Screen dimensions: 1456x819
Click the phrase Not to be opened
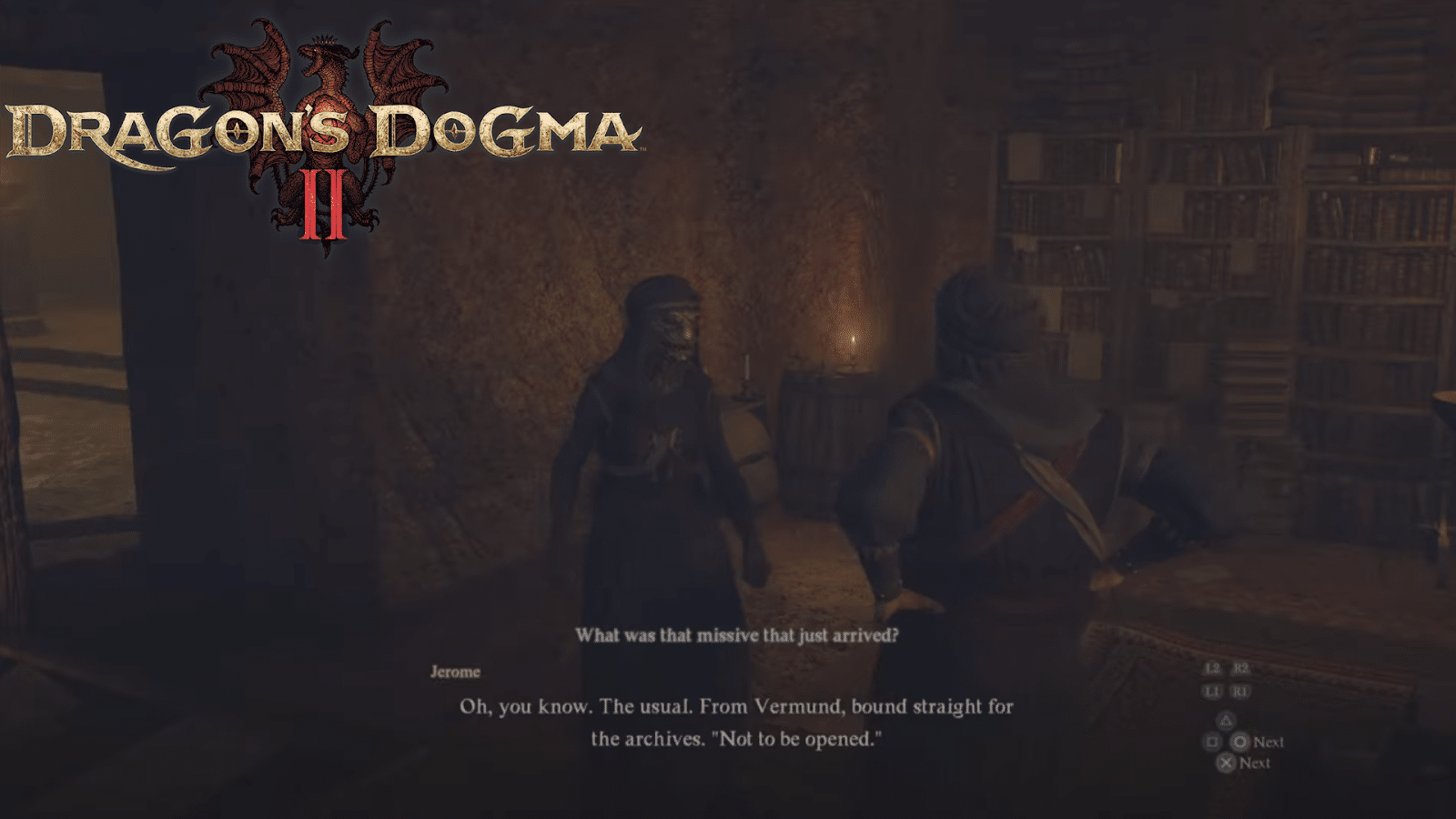pyautogui.click(x=798, y=739)
